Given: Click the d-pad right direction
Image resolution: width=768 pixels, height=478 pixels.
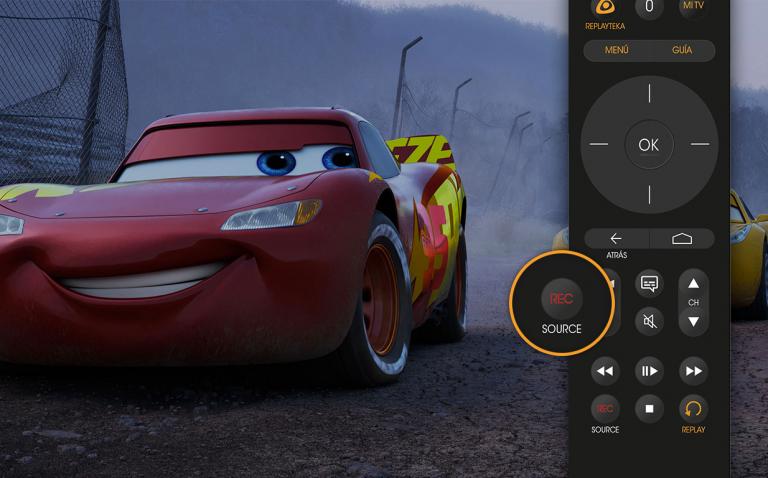Looking at the screenshot, I should tap(699, 144).
